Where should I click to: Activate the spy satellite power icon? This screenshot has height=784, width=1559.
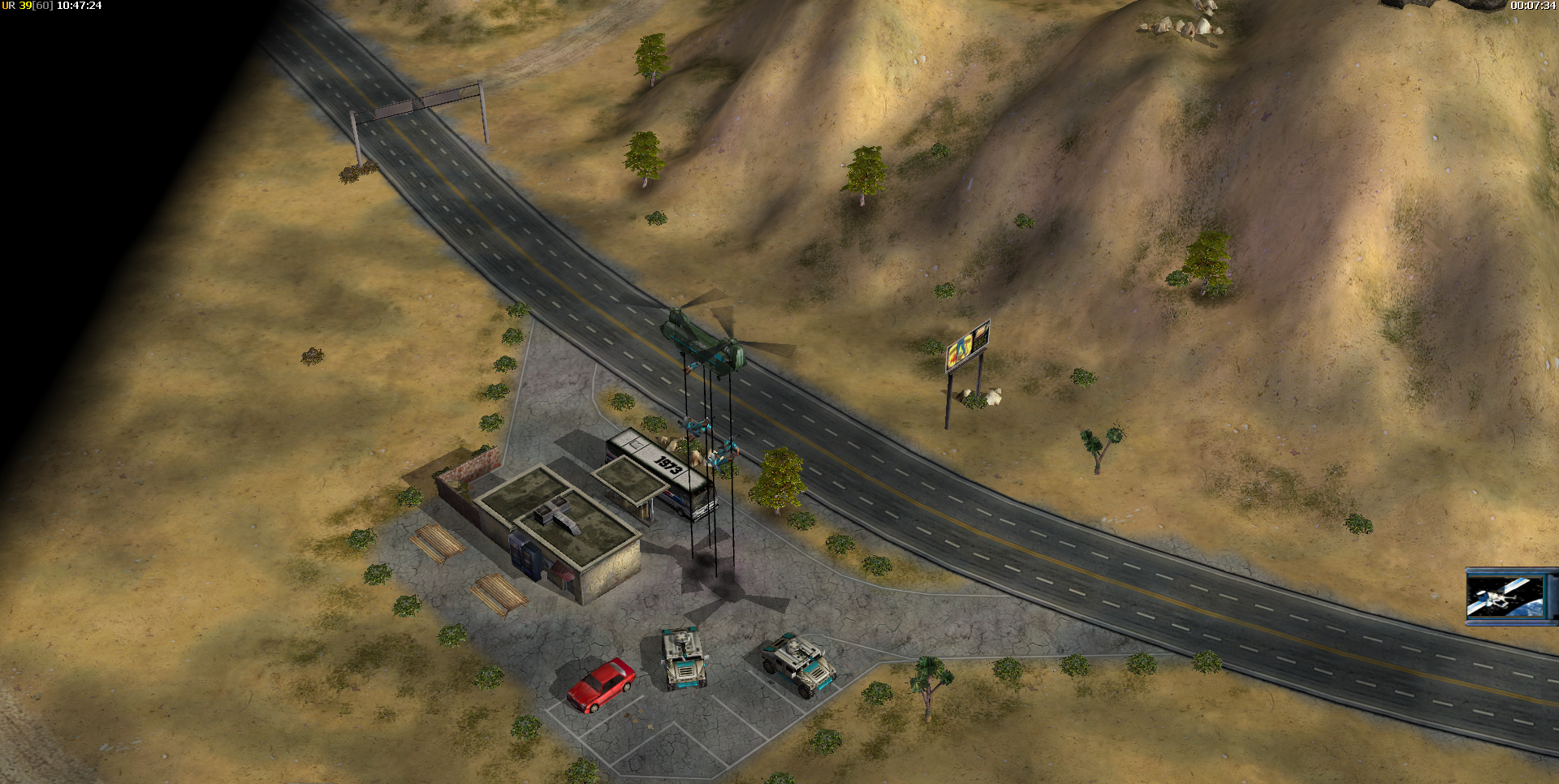tap(1506, 597)
